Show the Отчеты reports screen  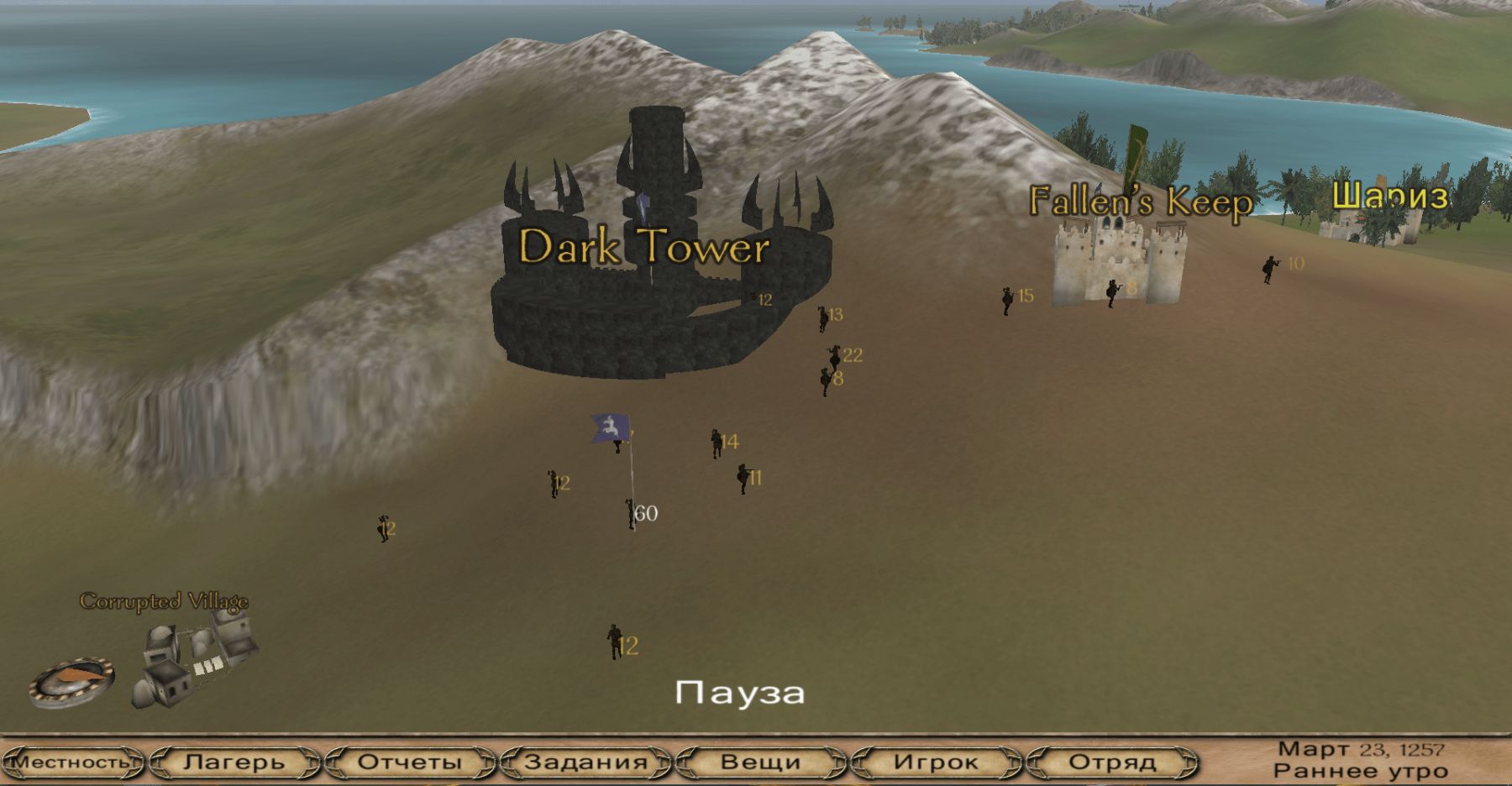410,762
